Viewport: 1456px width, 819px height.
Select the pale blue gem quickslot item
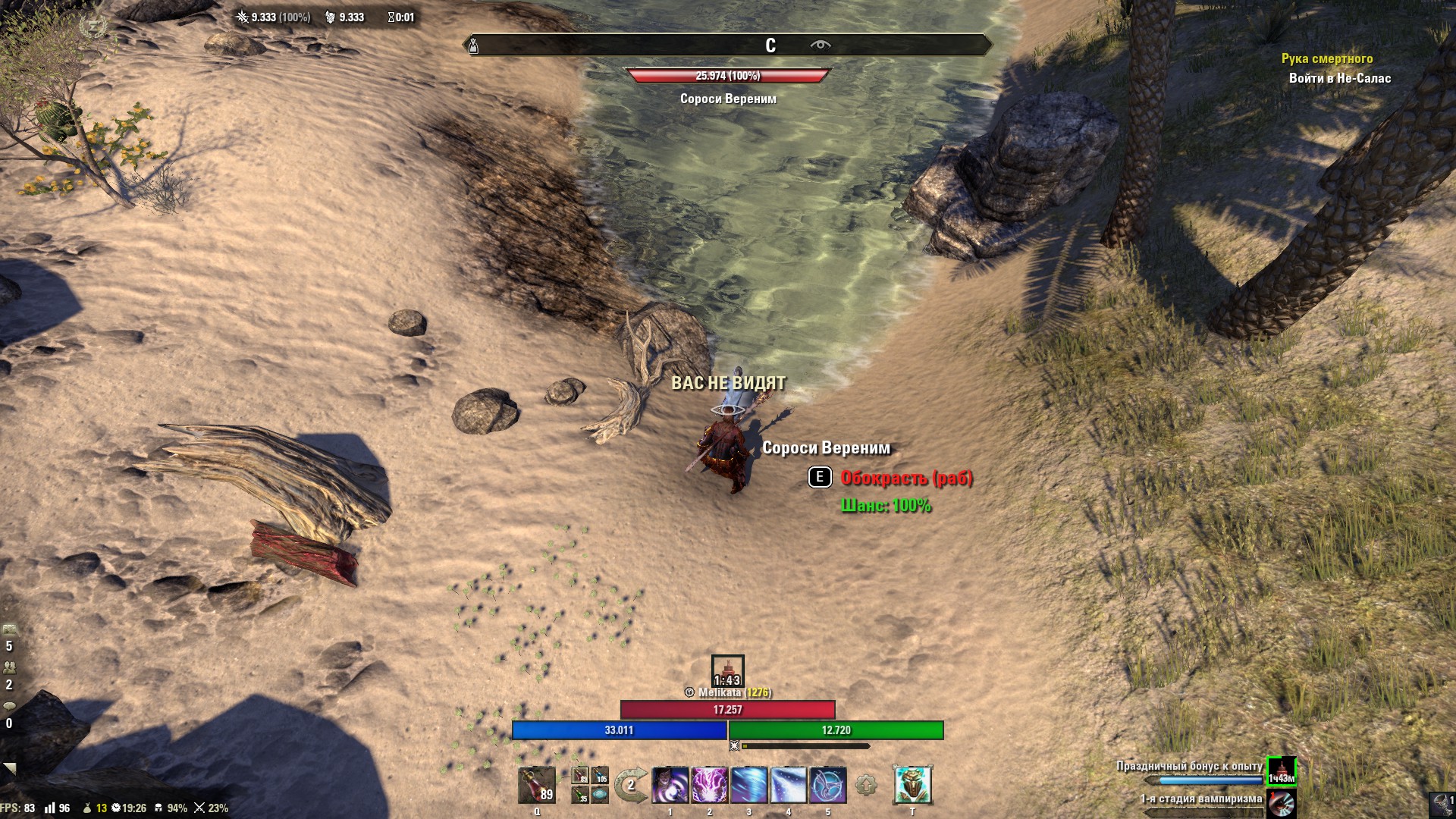[x=600, y=795]
